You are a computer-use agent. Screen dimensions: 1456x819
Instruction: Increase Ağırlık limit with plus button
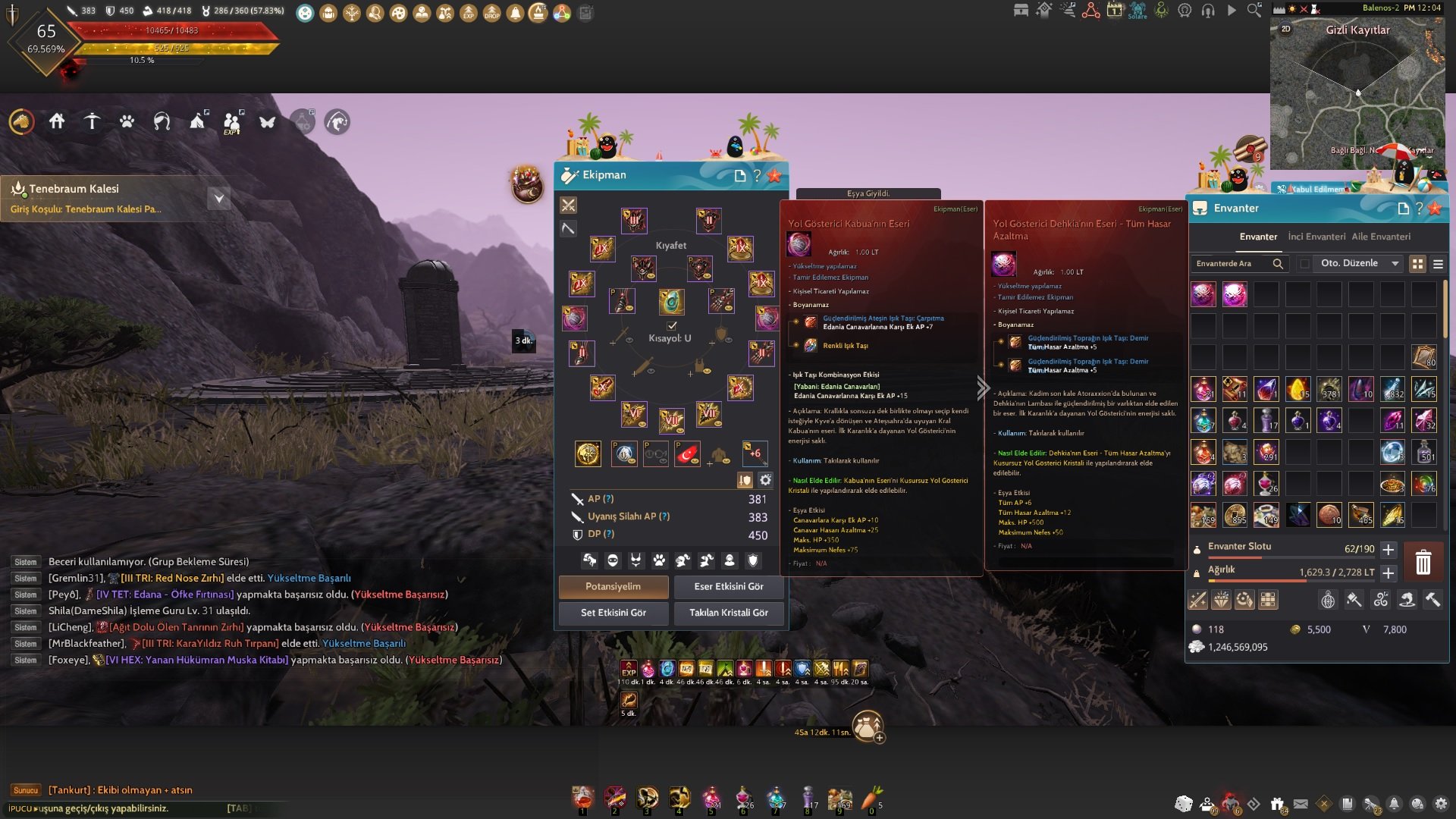1389,573
